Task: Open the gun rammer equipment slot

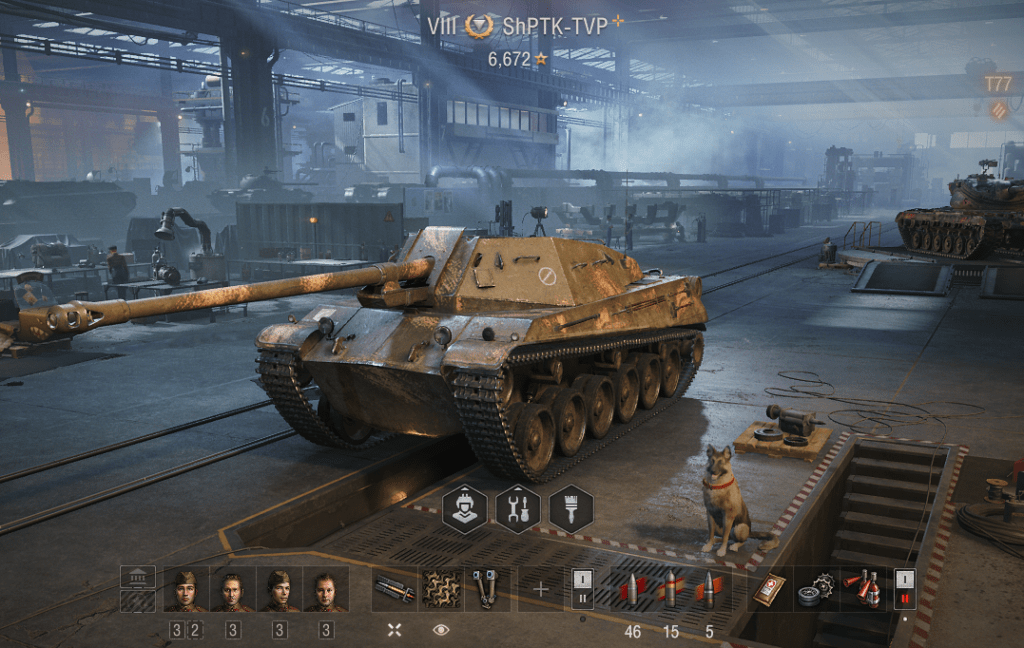Action: [x=394, y=590]
